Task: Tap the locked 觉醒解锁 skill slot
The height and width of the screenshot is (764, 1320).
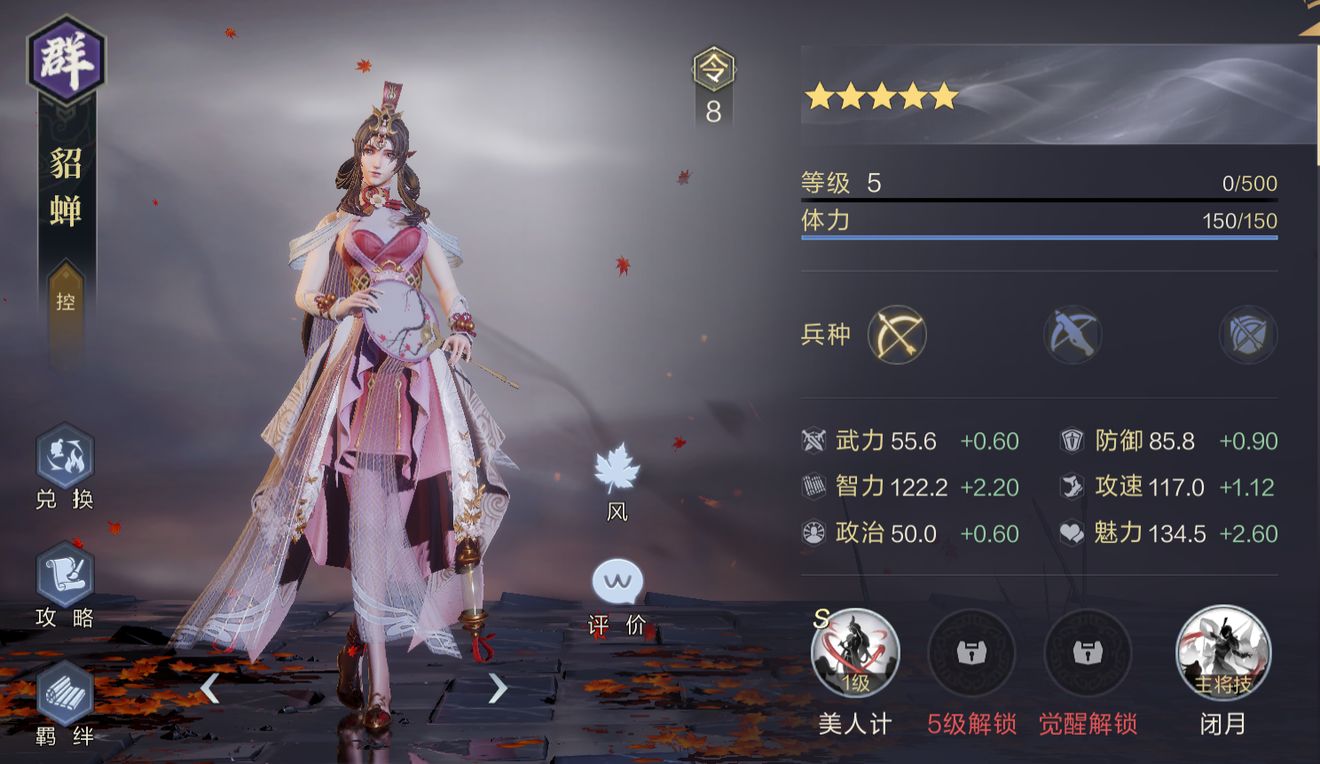Action: click(x=1087, y=654)
